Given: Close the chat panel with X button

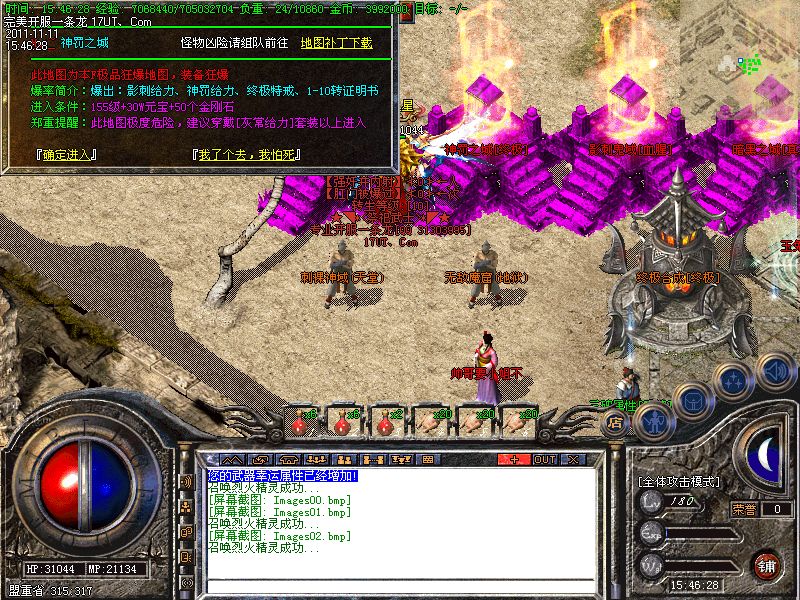Looking at the screenshot, I should point(573,459).
